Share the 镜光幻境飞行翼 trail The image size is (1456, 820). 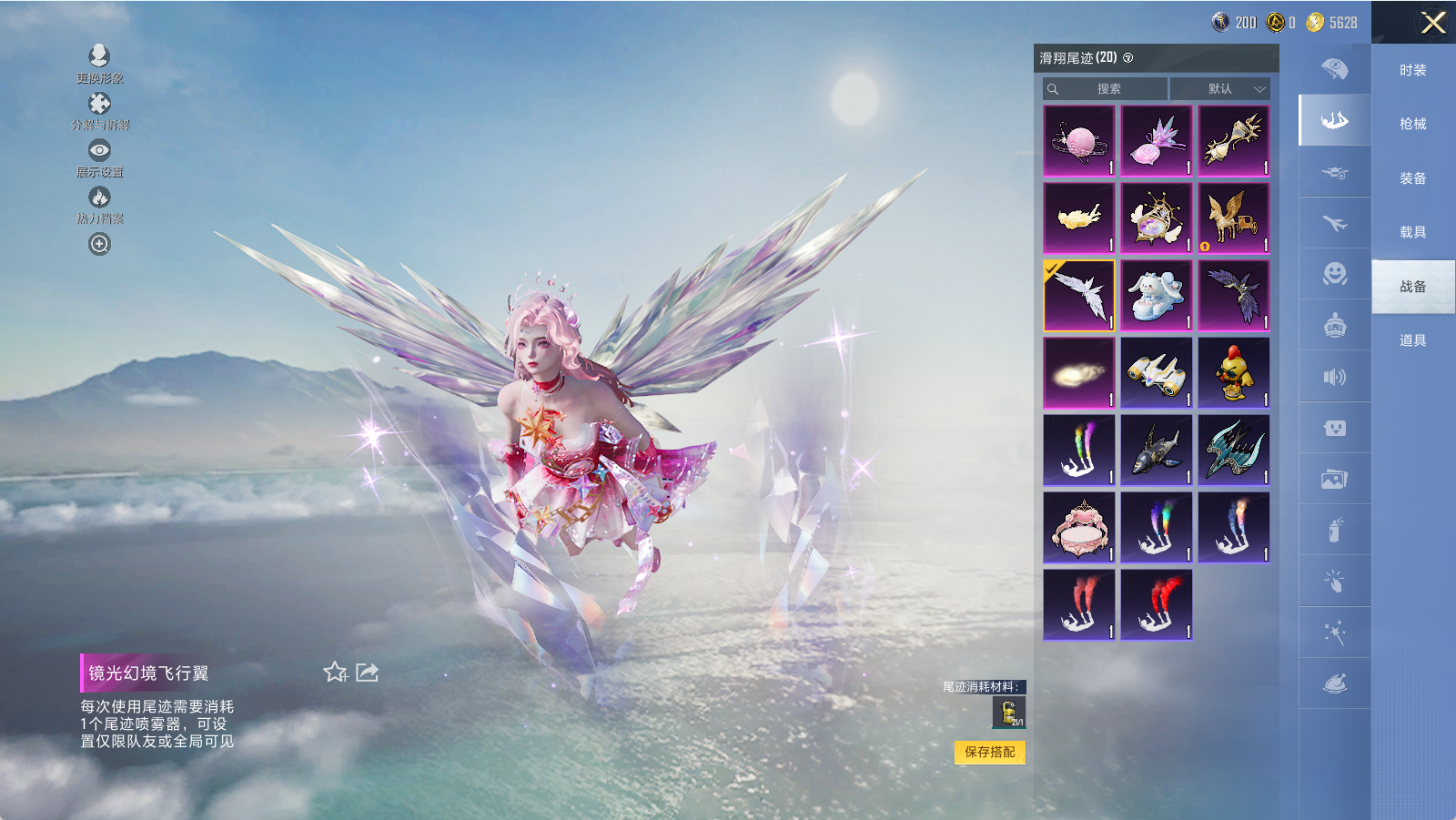[x=367, y=673]
